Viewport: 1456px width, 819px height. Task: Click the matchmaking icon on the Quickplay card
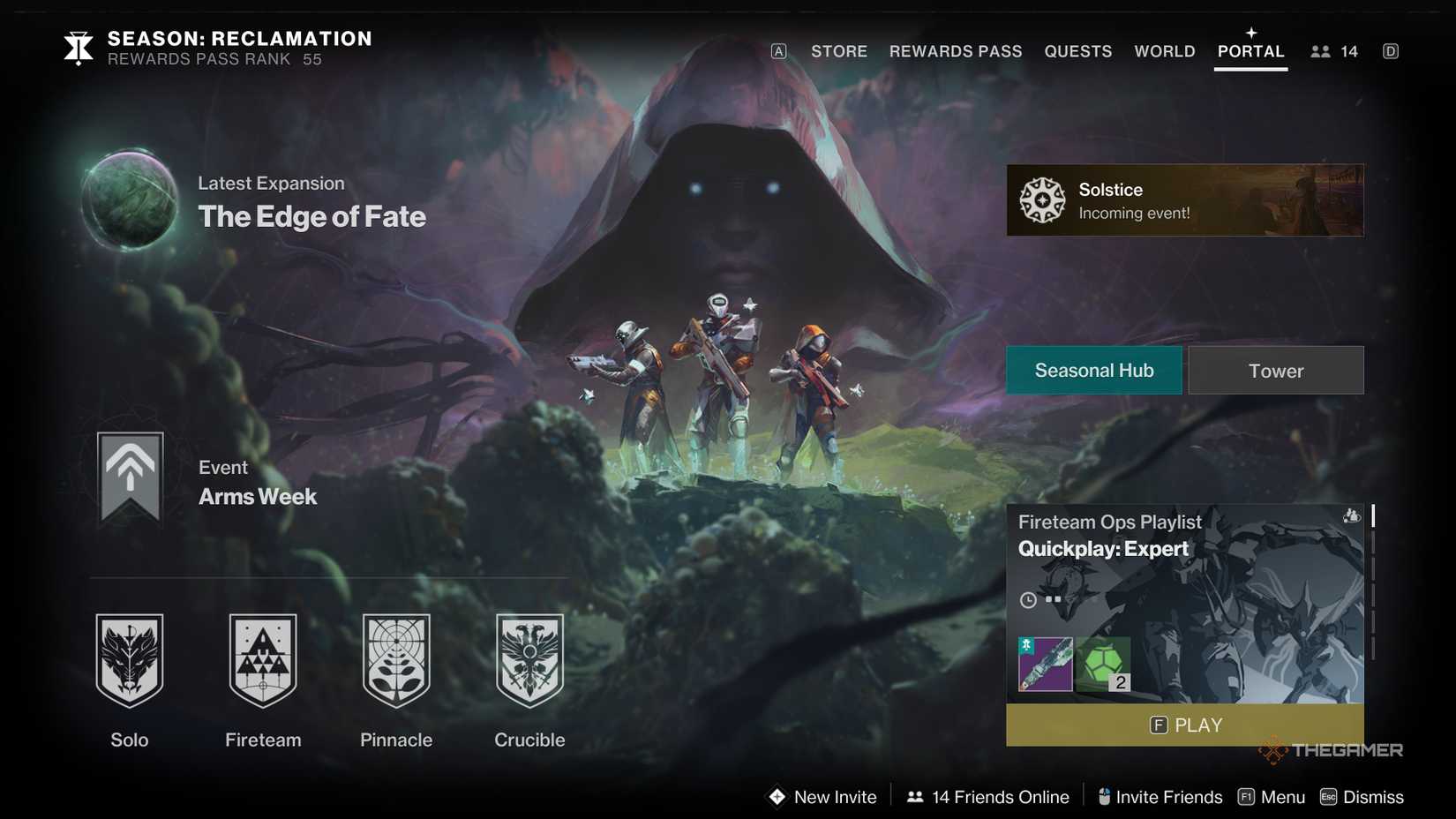1352,517
